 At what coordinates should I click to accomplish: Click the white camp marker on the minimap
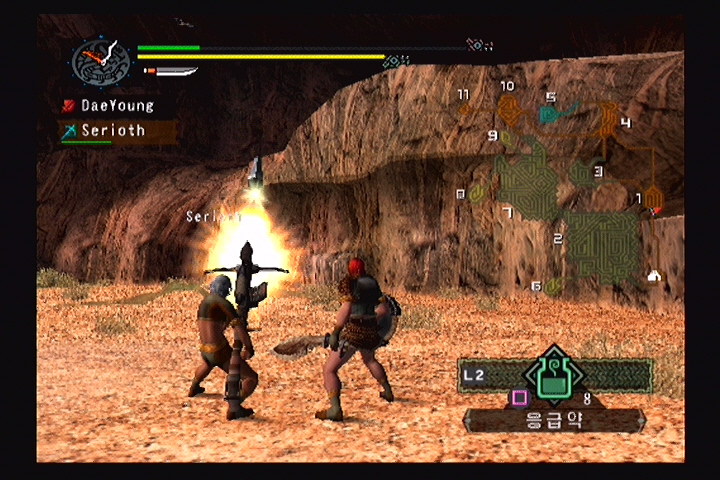coord(654,276)
